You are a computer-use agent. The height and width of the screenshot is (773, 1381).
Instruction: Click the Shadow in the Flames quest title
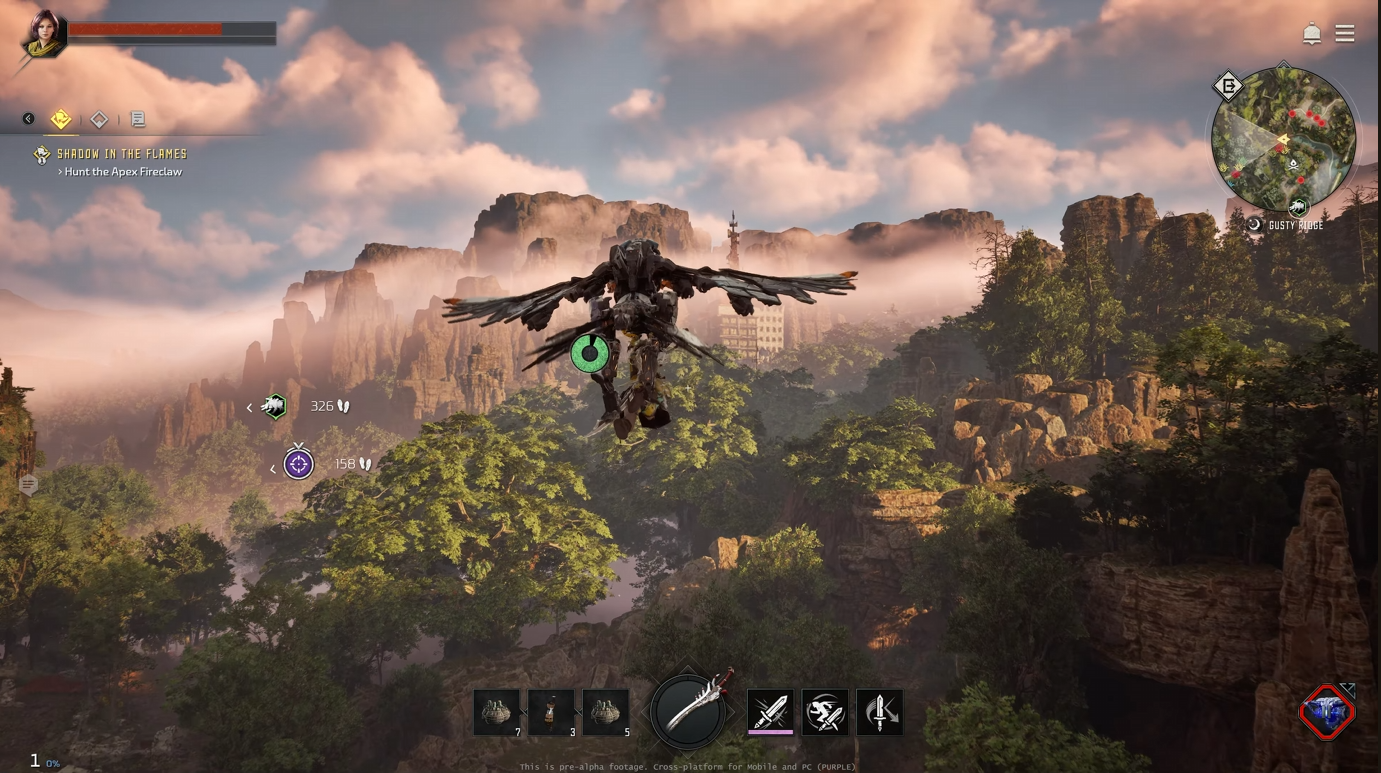[122, 154]
